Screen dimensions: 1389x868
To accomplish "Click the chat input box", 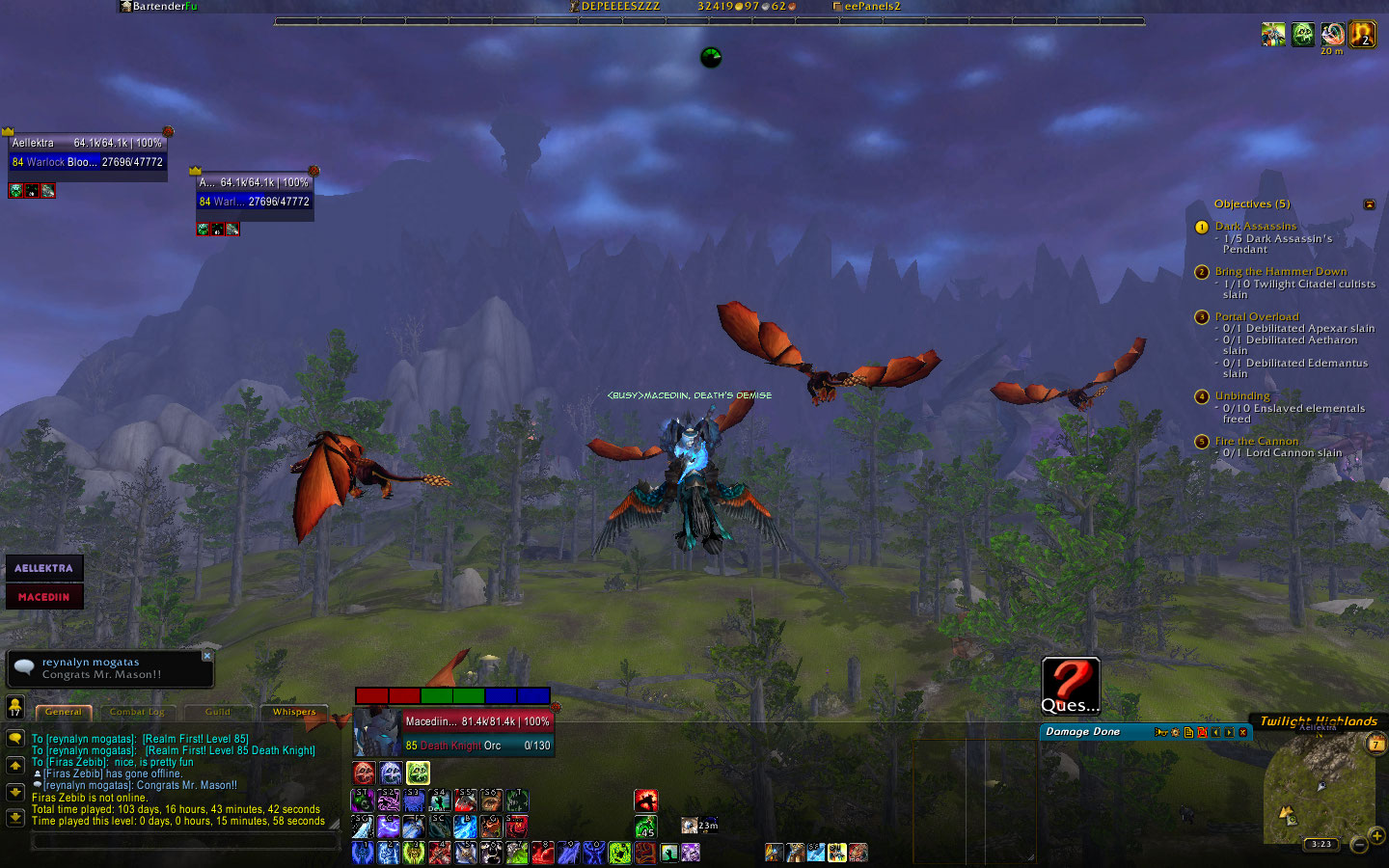I will pos(183,841).
